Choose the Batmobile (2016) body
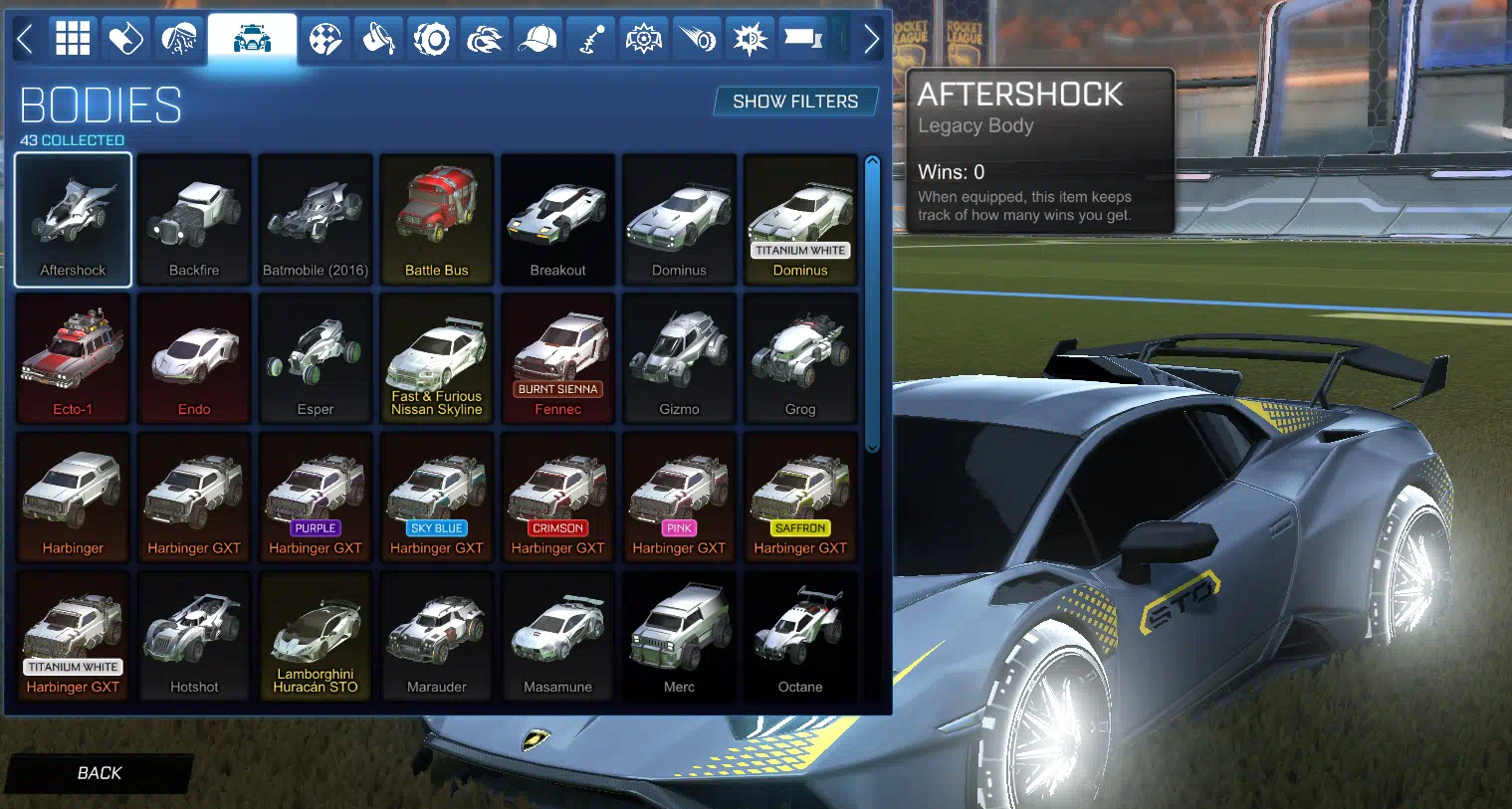 click(x=316, y=220)
